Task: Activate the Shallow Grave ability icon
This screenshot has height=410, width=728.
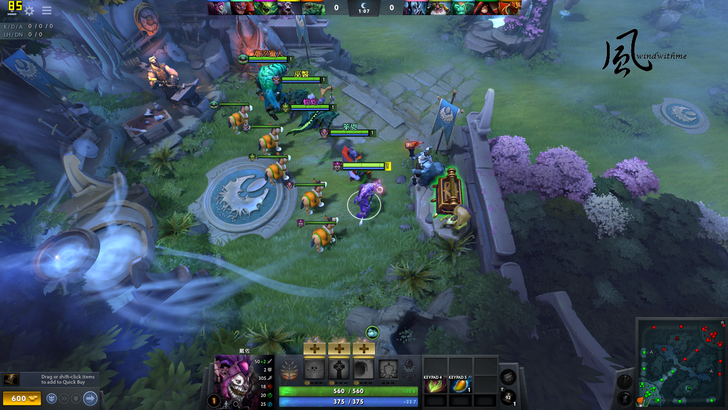Action: tap(338, 369)
